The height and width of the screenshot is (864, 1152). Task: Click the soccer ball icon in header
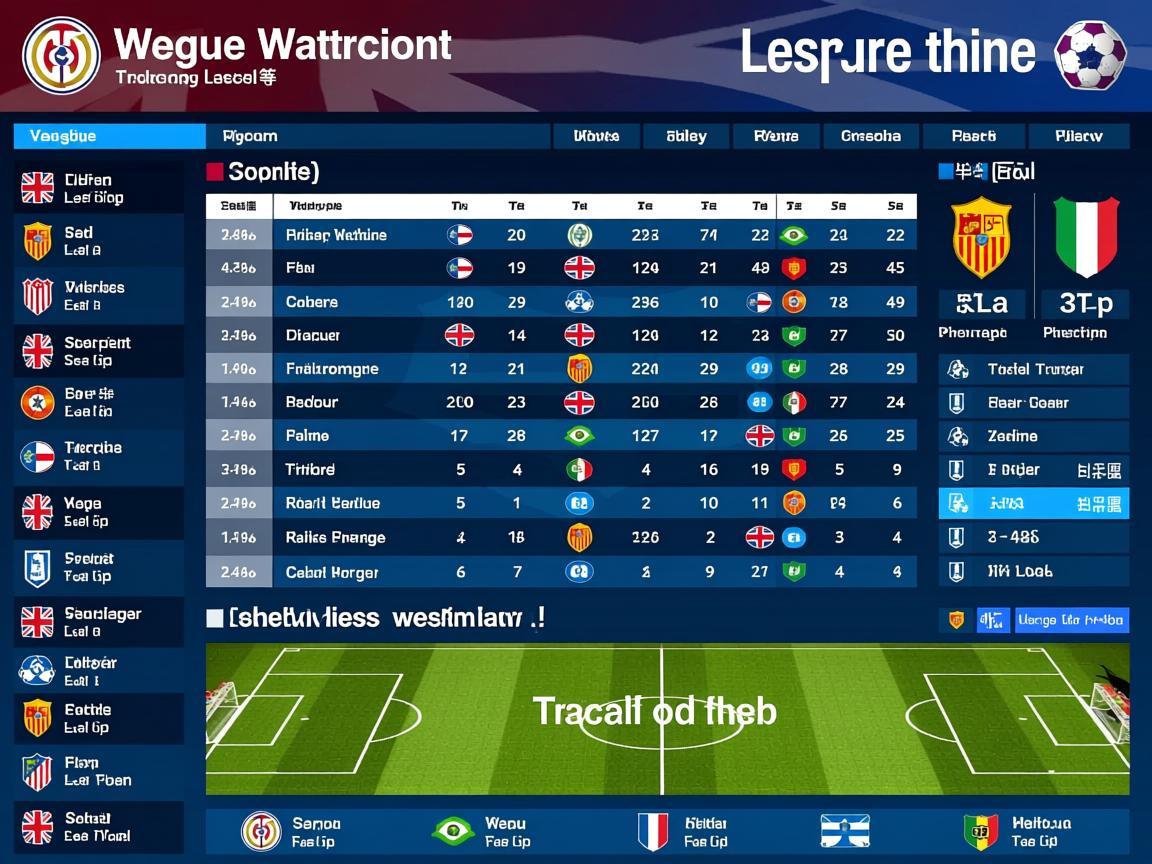point(1090,55)
